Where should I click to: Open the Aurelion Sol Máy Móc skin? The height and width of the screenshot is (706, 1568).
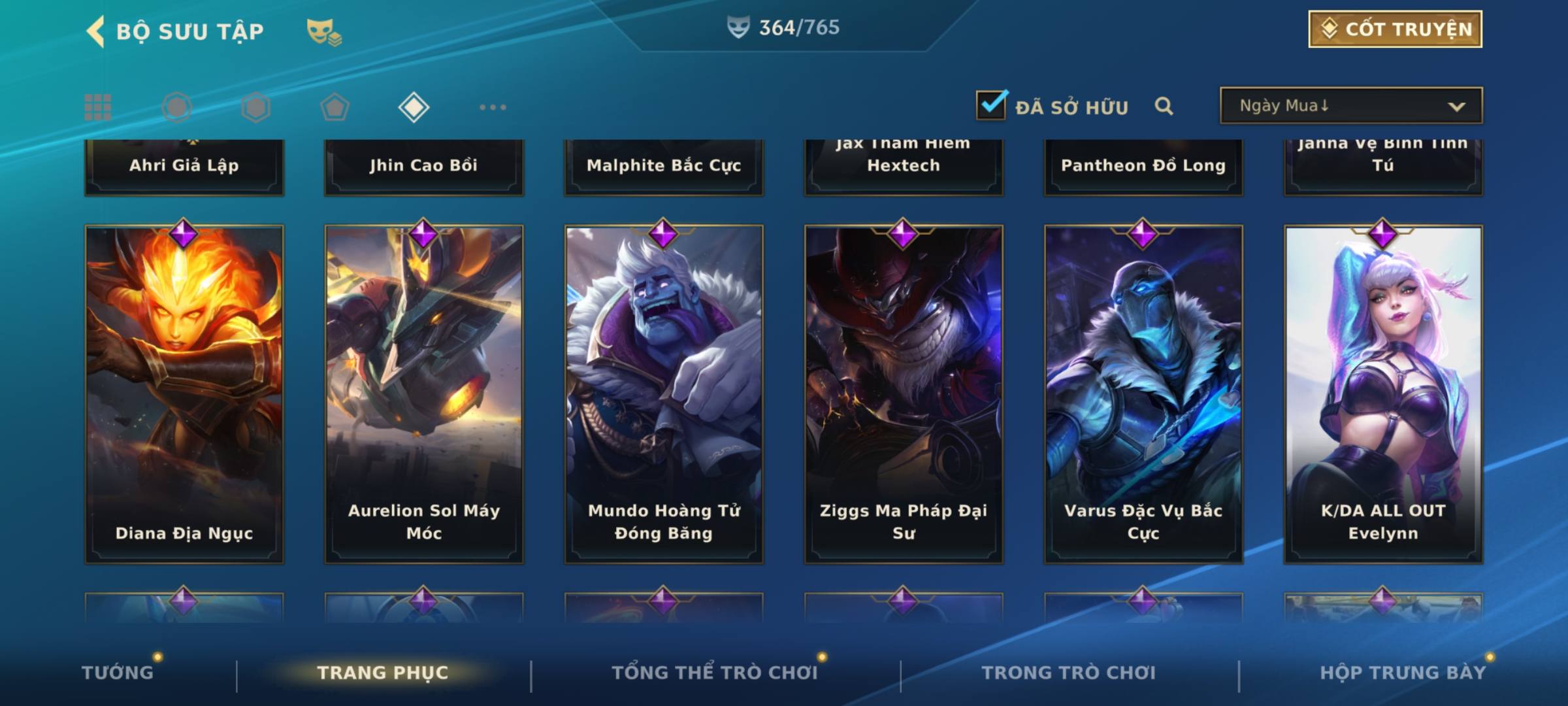424,394
